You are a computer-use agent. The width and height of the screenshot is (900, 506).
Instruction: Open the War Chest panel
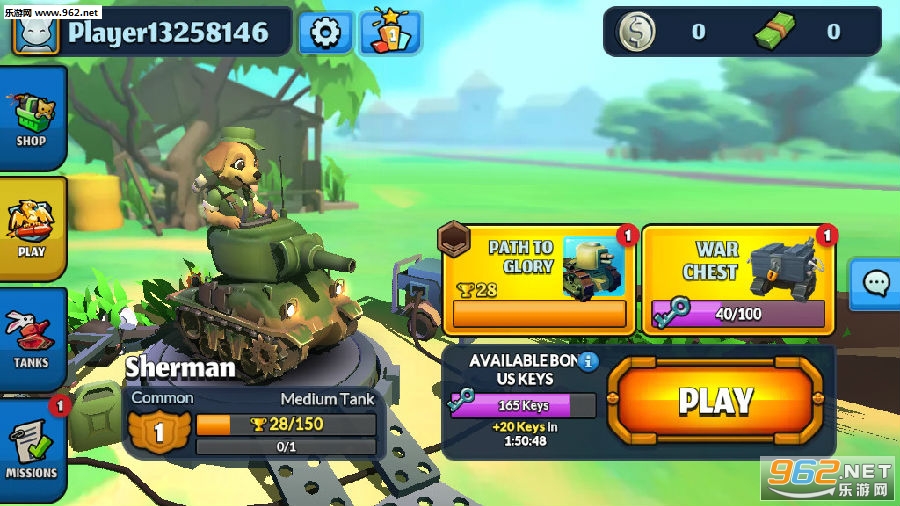point(738,278)
